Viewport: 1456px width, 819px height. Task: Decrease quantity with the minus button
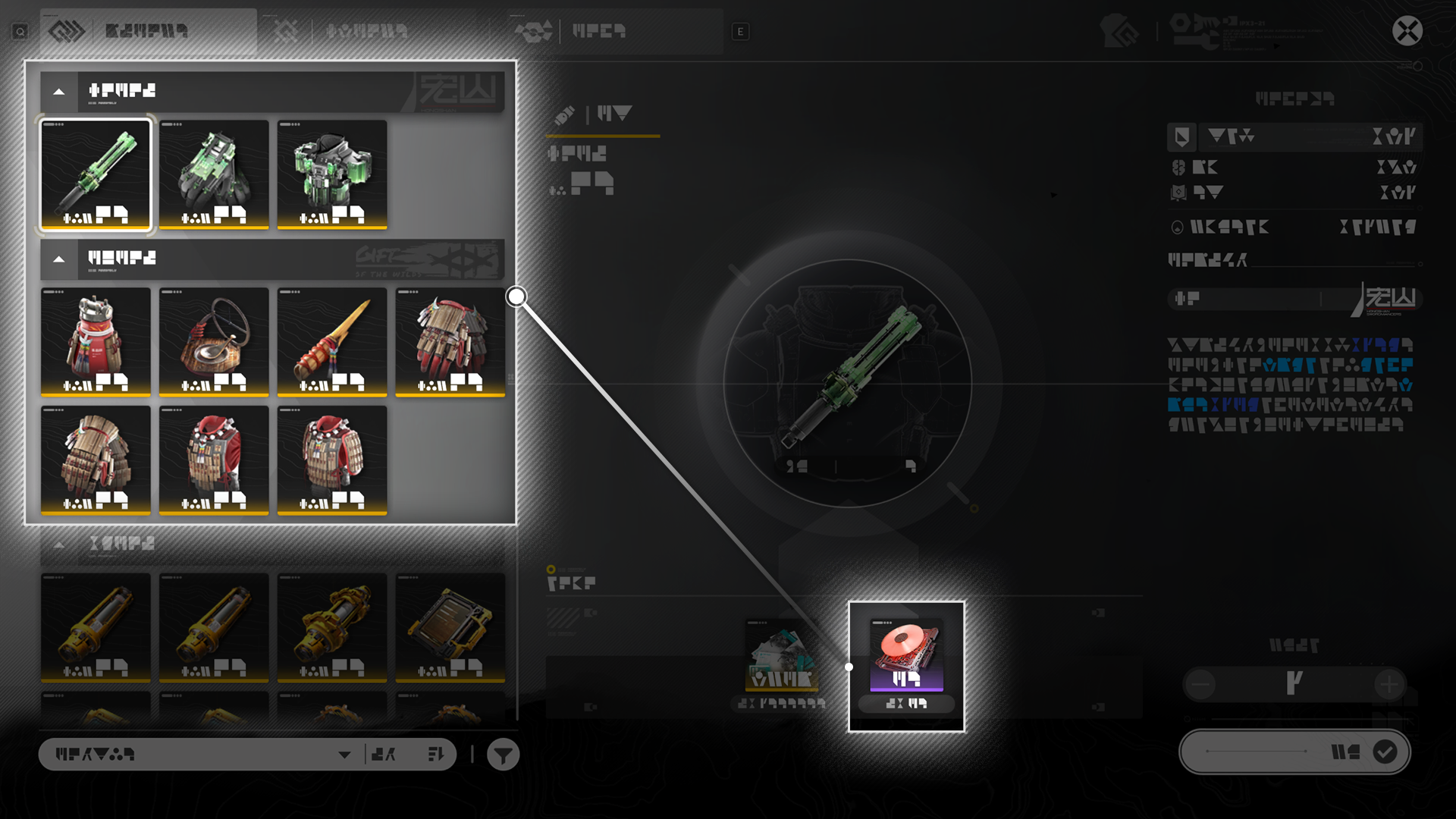coord(1201,685)
